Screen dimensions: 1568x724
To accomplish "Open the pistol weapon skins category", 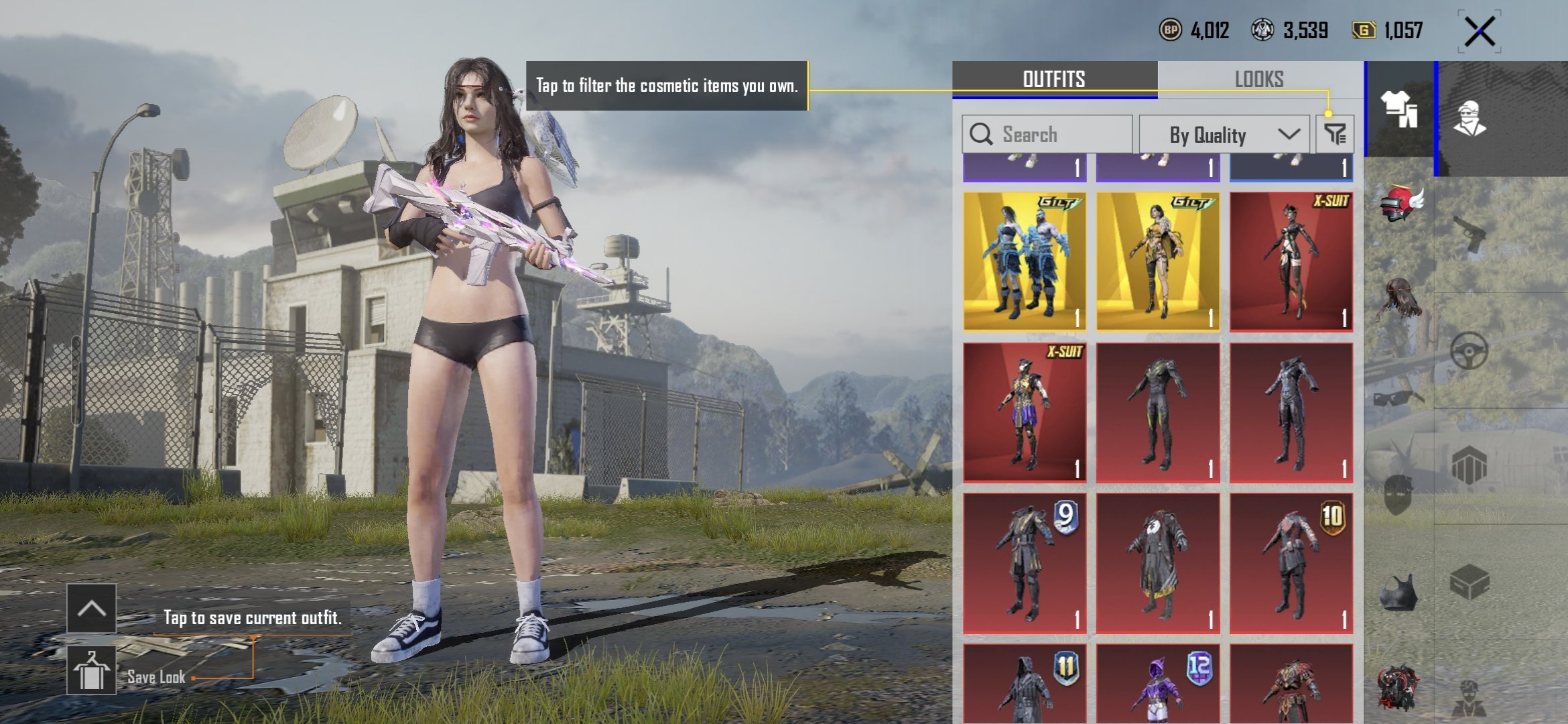I will (1470, 234).
